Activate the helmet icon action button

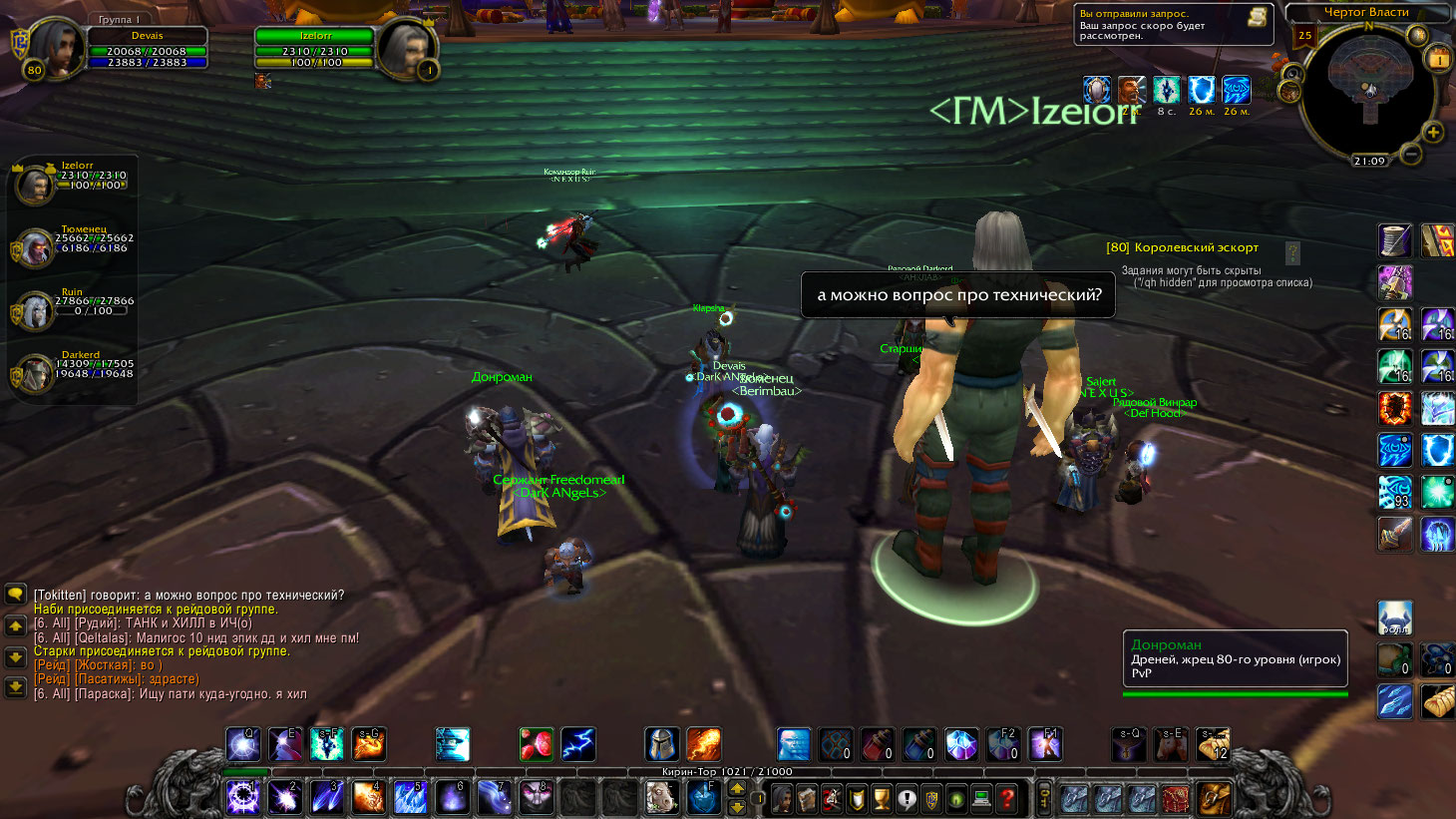tap(661, 744)
